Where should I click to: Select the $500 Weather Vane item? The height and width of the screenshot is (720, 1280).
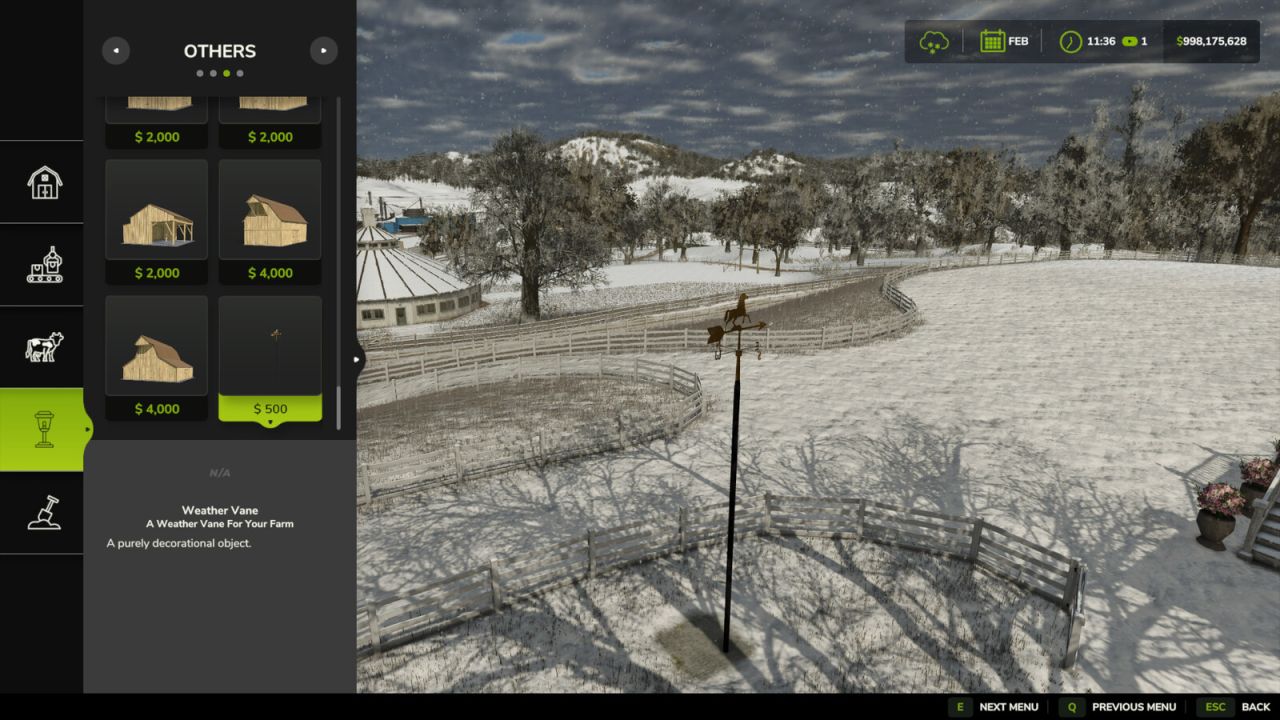click(270, 357)
